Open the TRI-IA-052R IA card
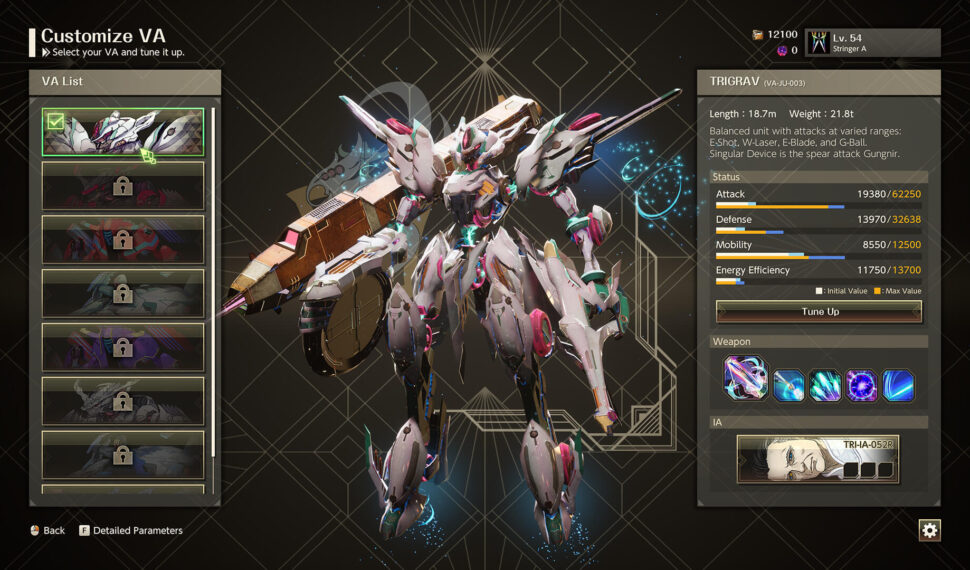This screenshot has width=970, height=570. point(818,458)
